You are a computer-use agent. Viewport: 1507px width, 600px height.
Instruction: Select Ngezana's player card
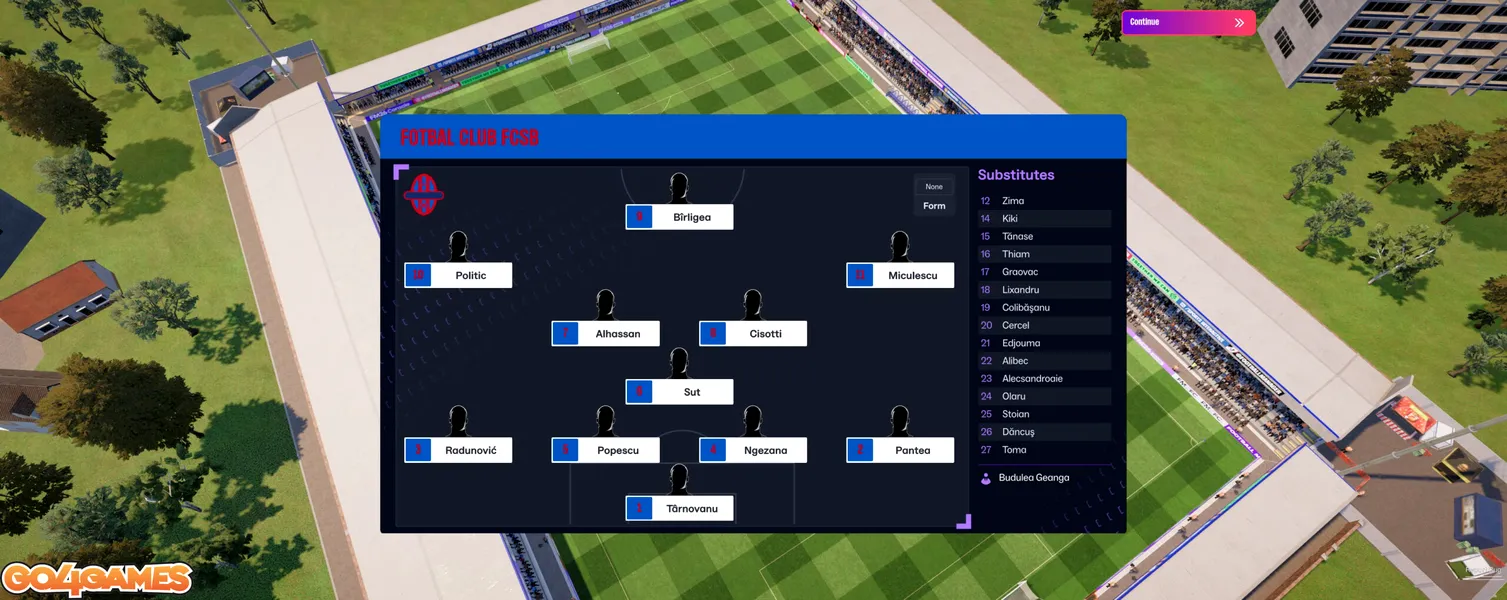pos(753,450)
